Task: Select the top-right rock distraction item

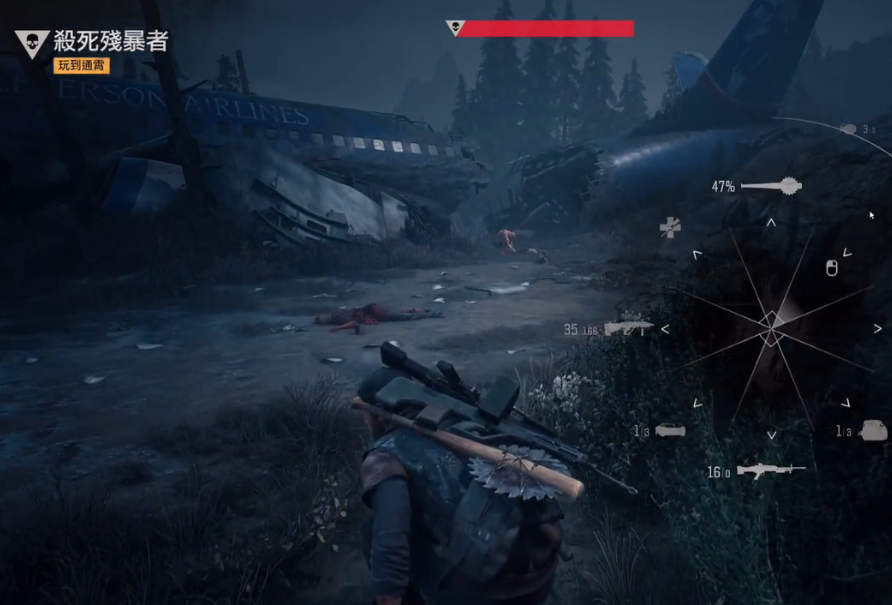Action: point(849,129)
